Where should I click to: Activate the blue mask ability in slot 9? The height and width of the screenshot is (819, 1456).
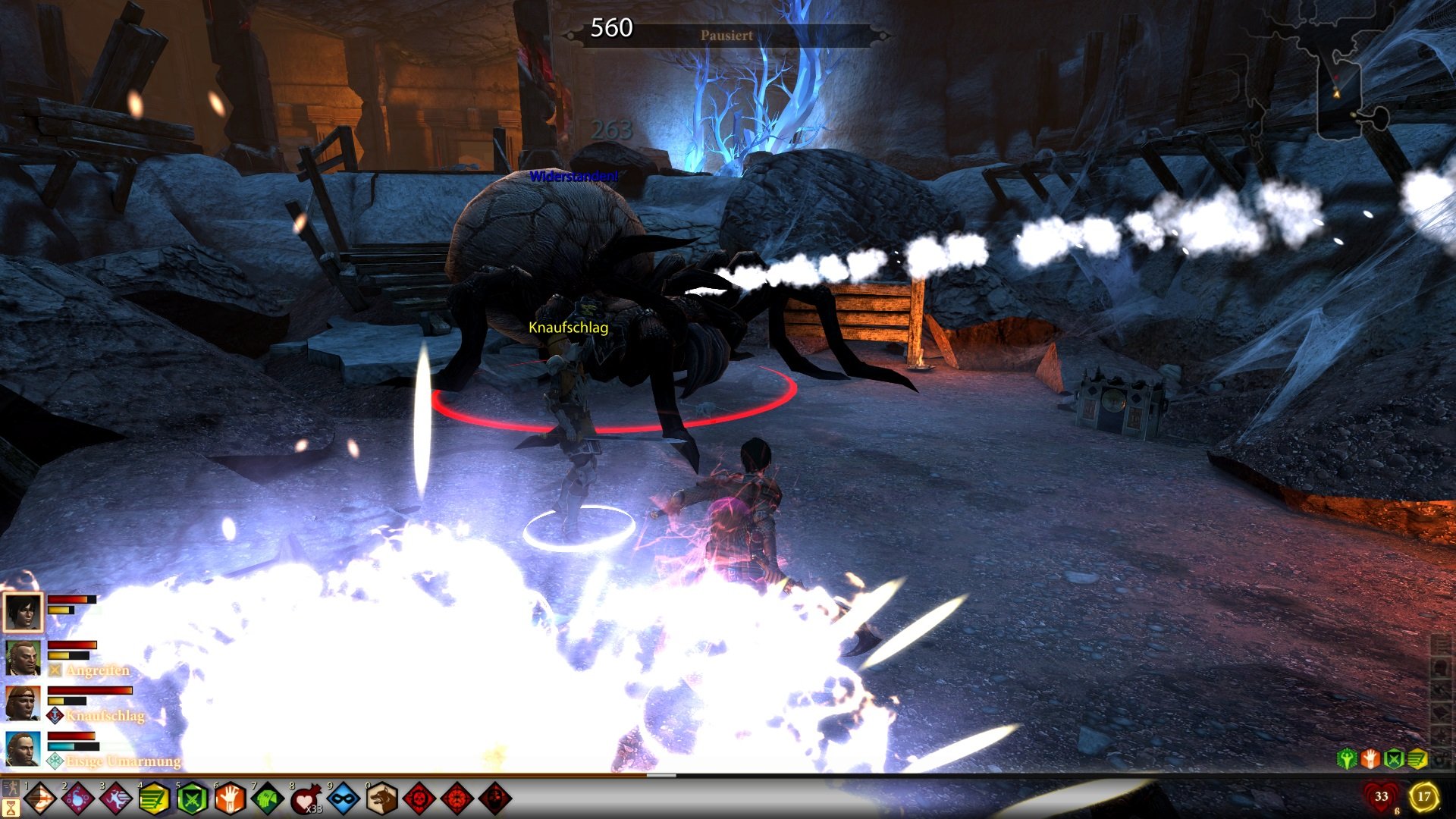[x=344, y=797]
